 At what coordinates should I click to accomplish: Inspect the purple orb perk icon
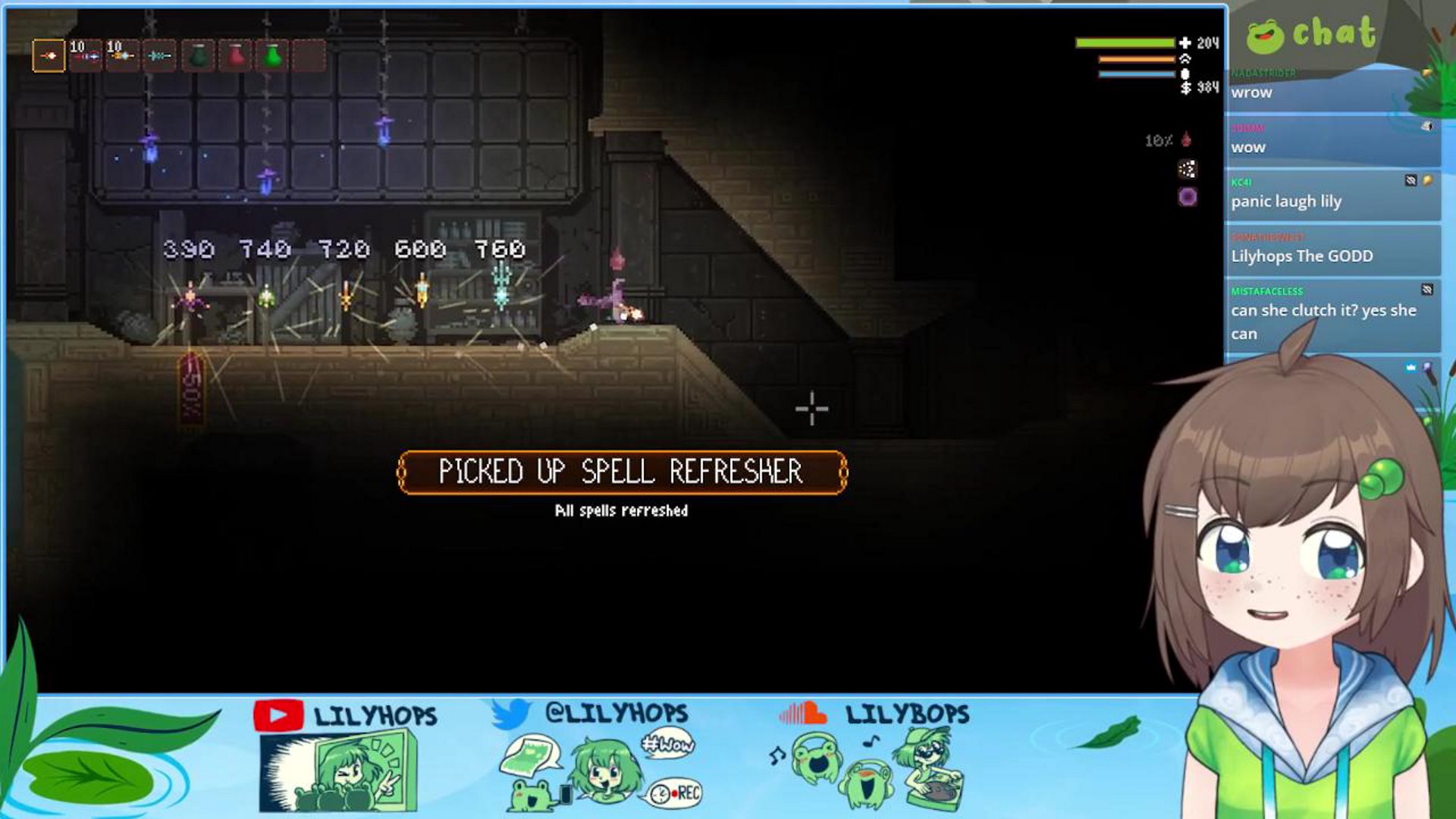[1187, 198]
